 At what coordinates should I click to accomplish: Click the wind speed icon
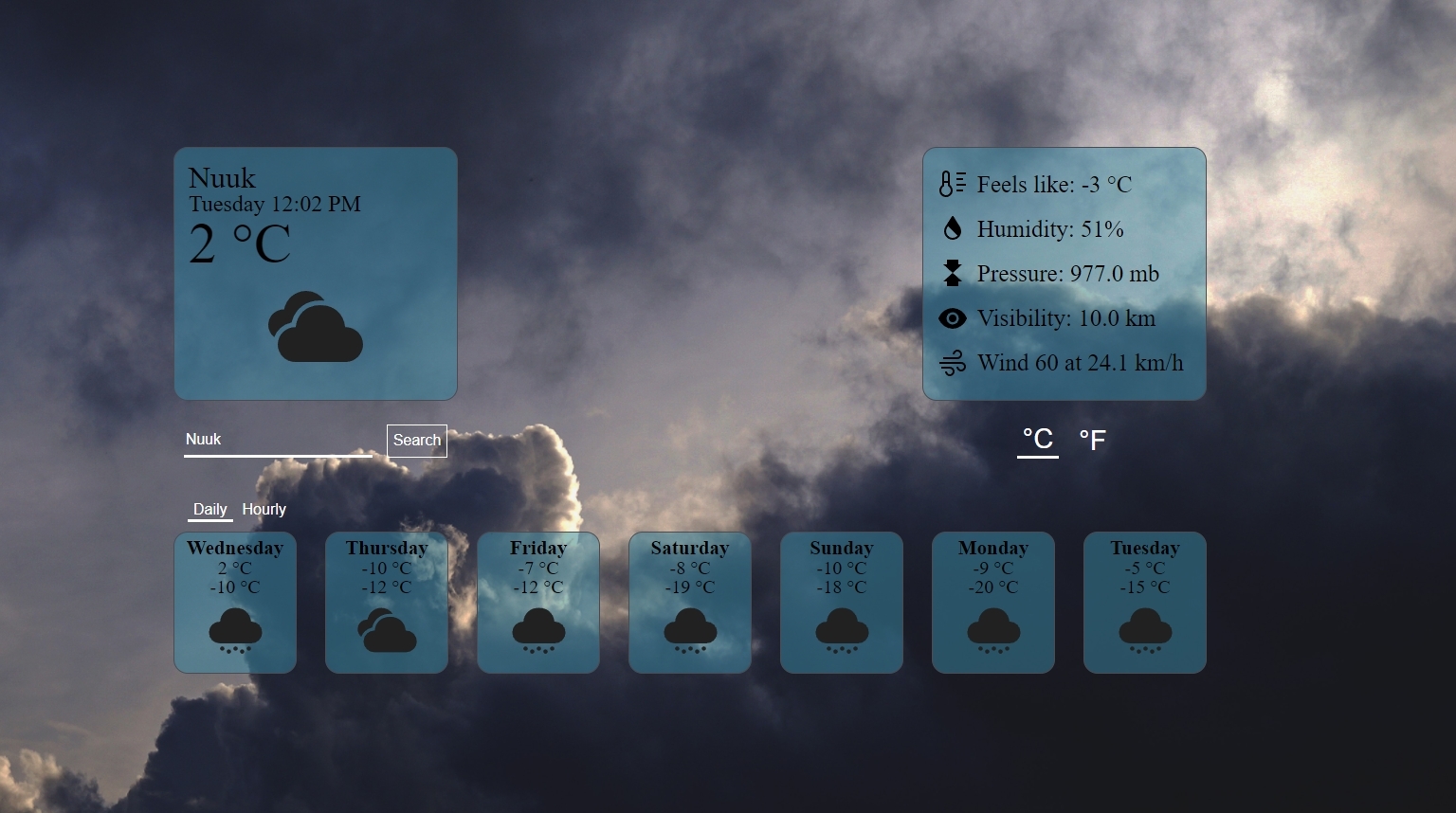tap(952, 362)
